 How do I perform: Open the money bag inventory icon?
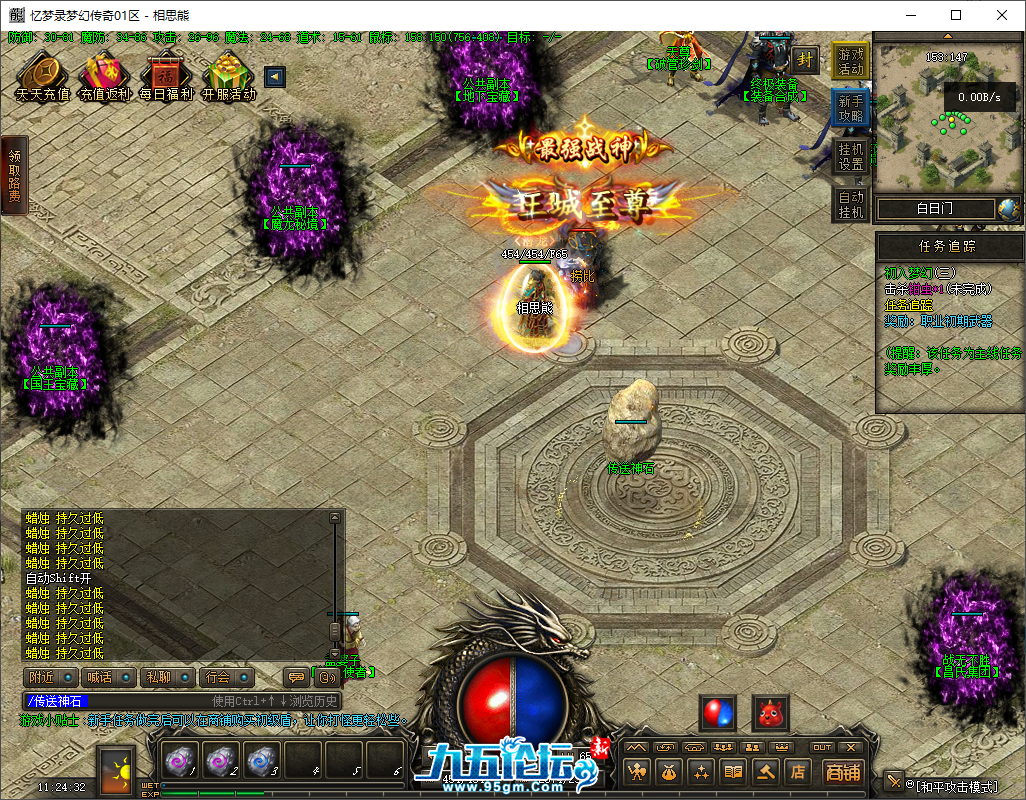point(669,772)
